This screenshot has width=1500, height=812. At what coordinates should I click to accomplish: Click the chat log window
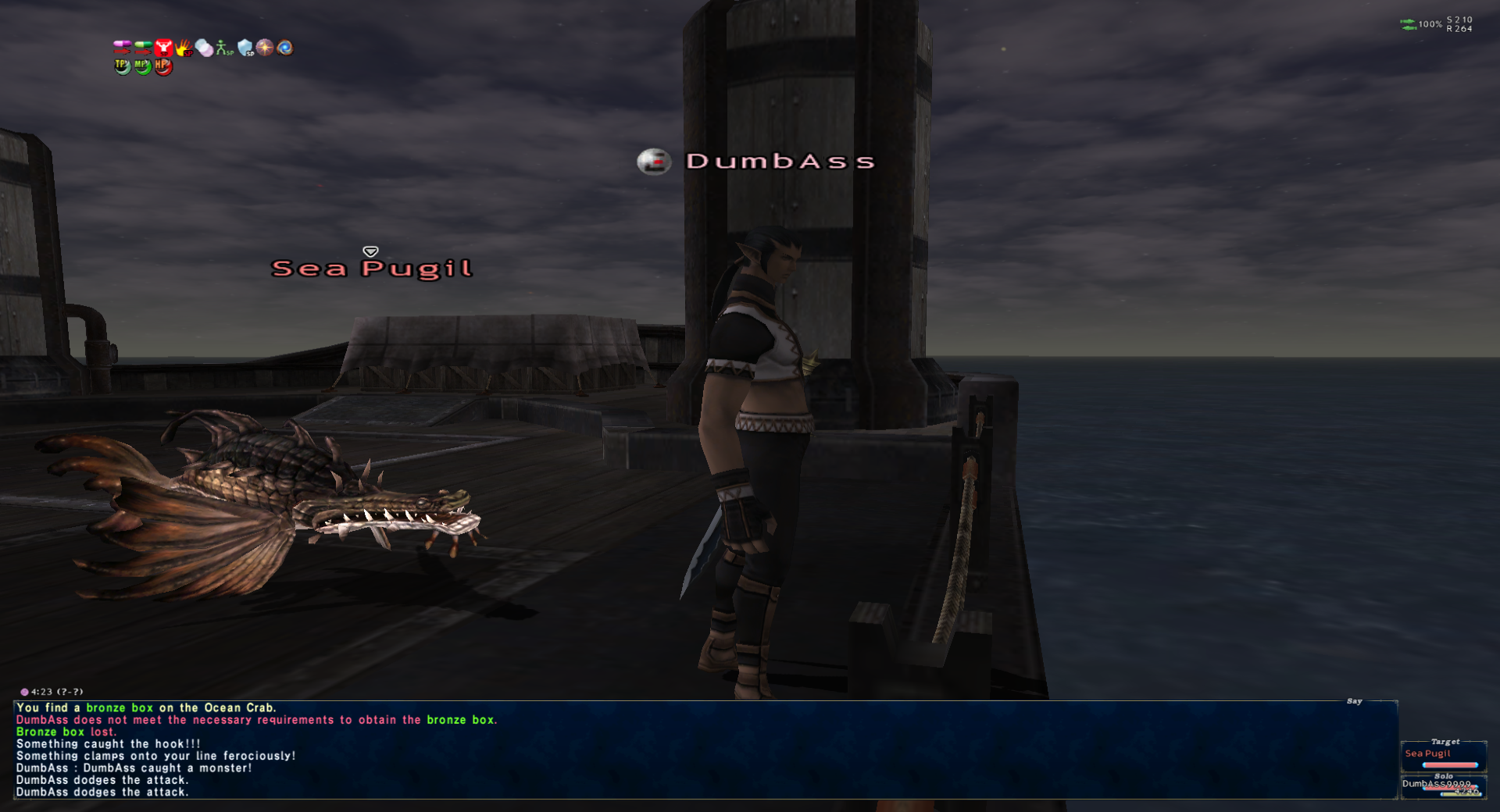click(x=703, y=750)
